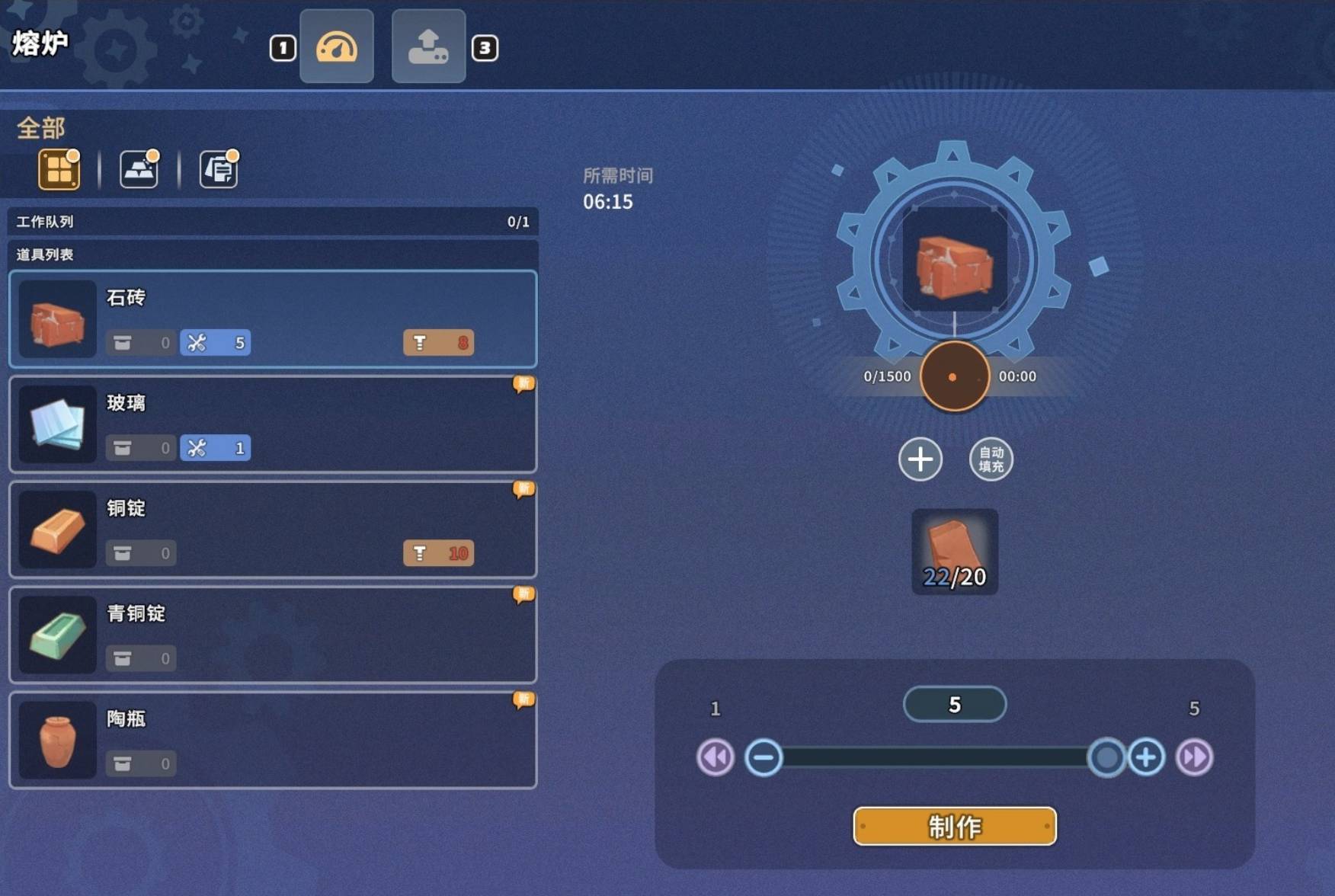
Task: Activate the 自动填充 auto-fill button
Action: click(x=991, y=459)
